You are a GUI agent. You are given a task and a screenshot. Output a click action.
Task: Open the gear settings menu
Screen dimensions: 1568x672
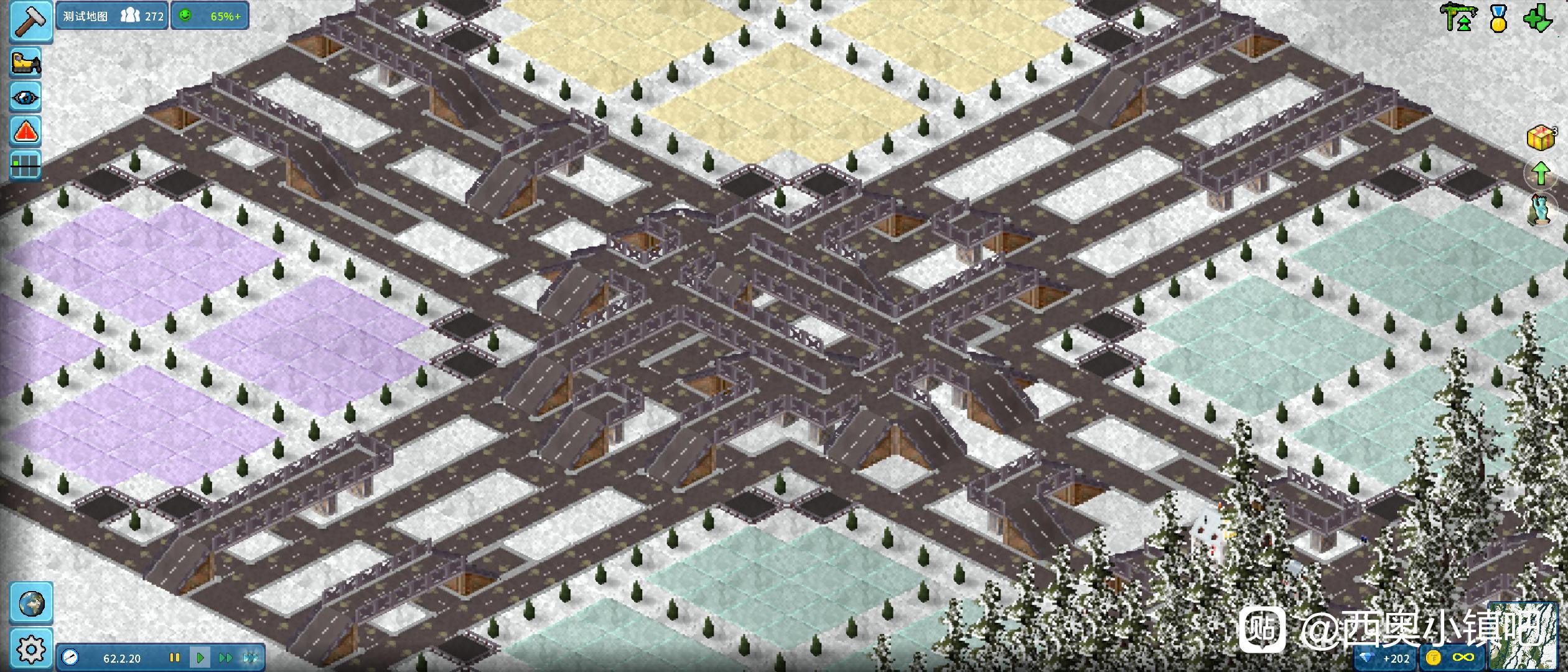point(31,649)
